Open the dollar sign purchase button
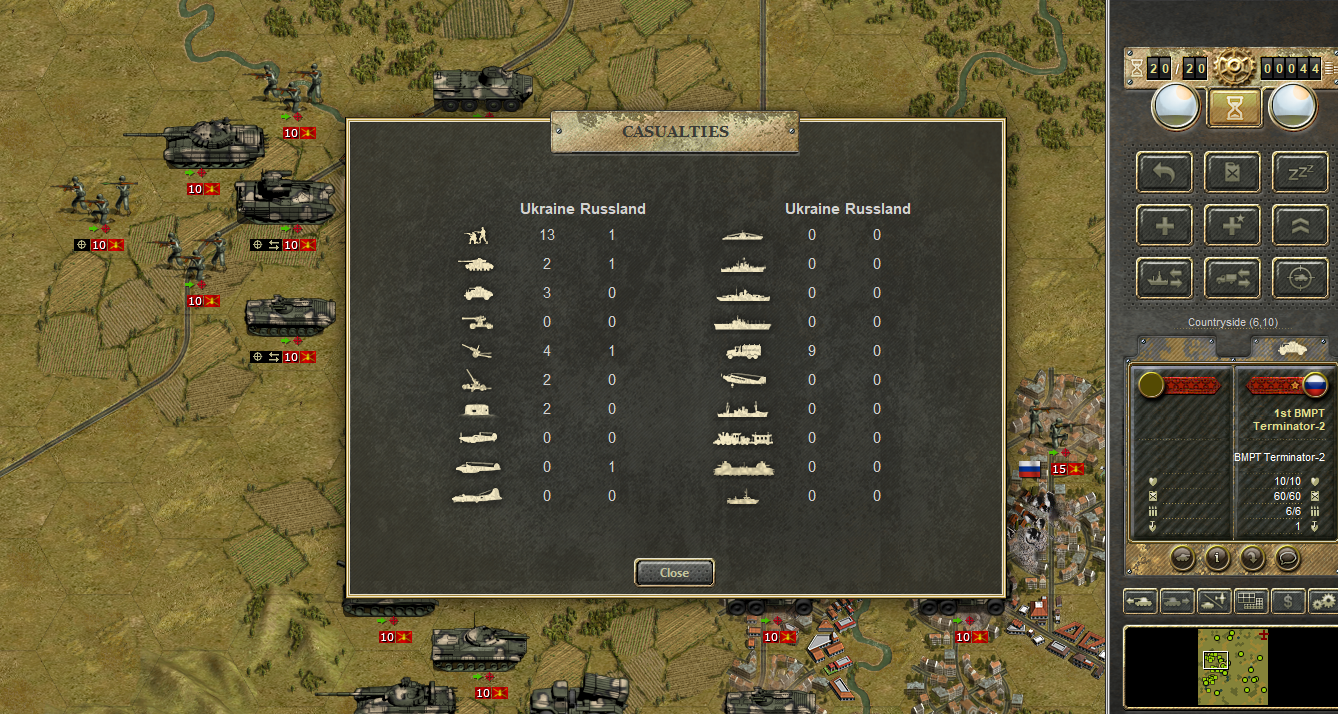Screen dimensions: 1338x714 pos(1288,601)
